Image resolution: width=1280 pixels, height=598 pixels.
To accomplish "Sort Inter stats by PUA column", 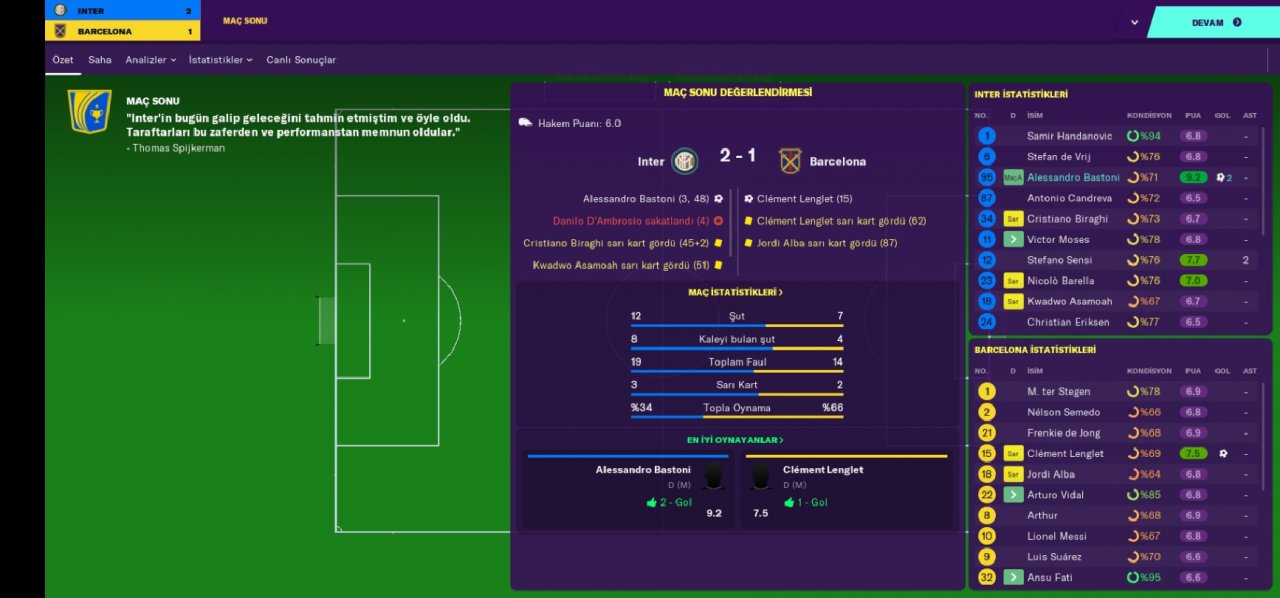I will pyautogui.click(x=1192, y=115).
